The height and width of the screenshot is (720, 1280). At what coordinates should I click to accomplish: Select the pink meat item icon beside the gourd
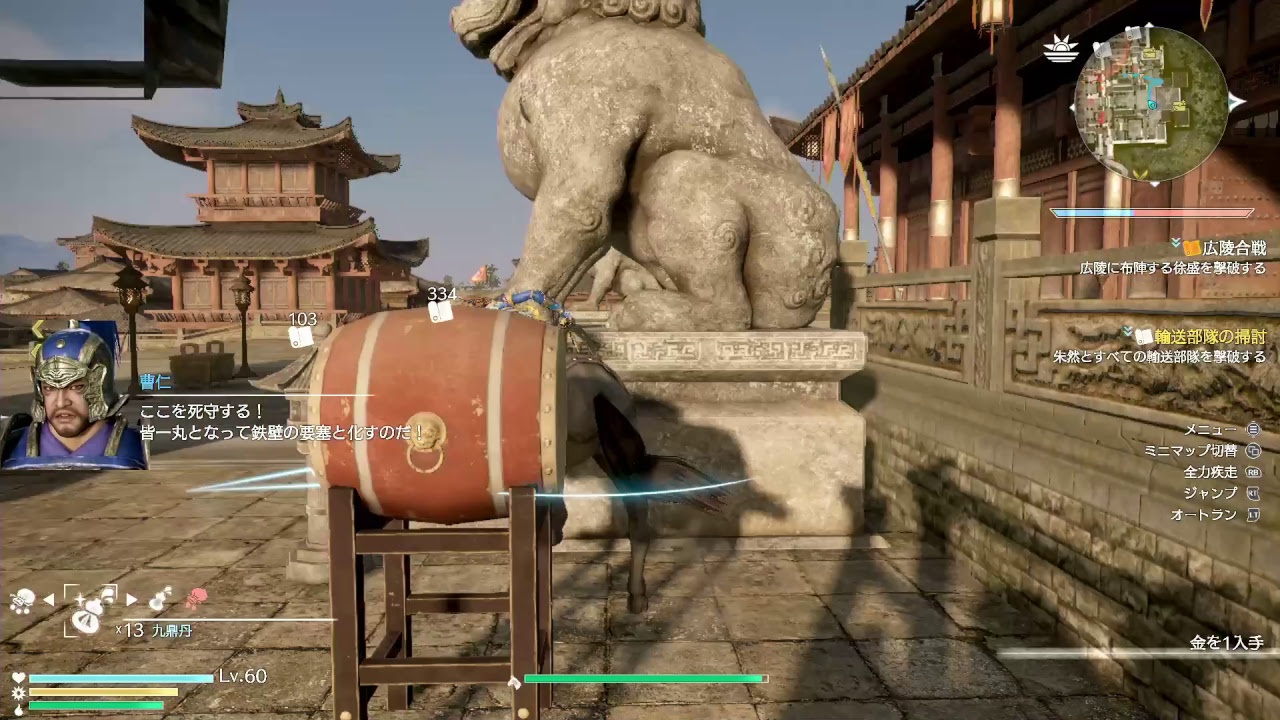tap(194, 598)
